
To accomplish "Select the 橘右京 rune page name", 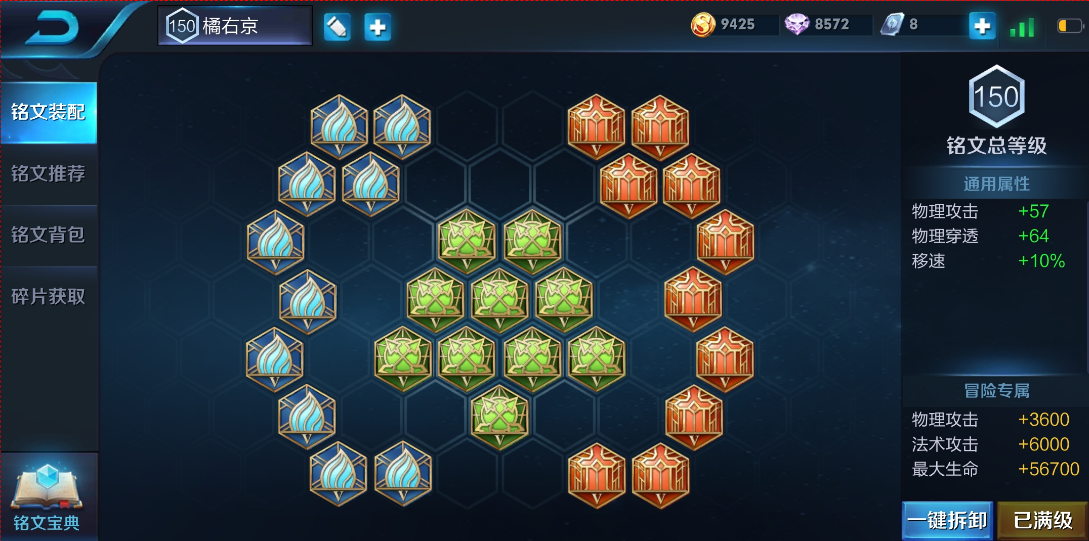I will pyautogui.click(x=235, y=26).
